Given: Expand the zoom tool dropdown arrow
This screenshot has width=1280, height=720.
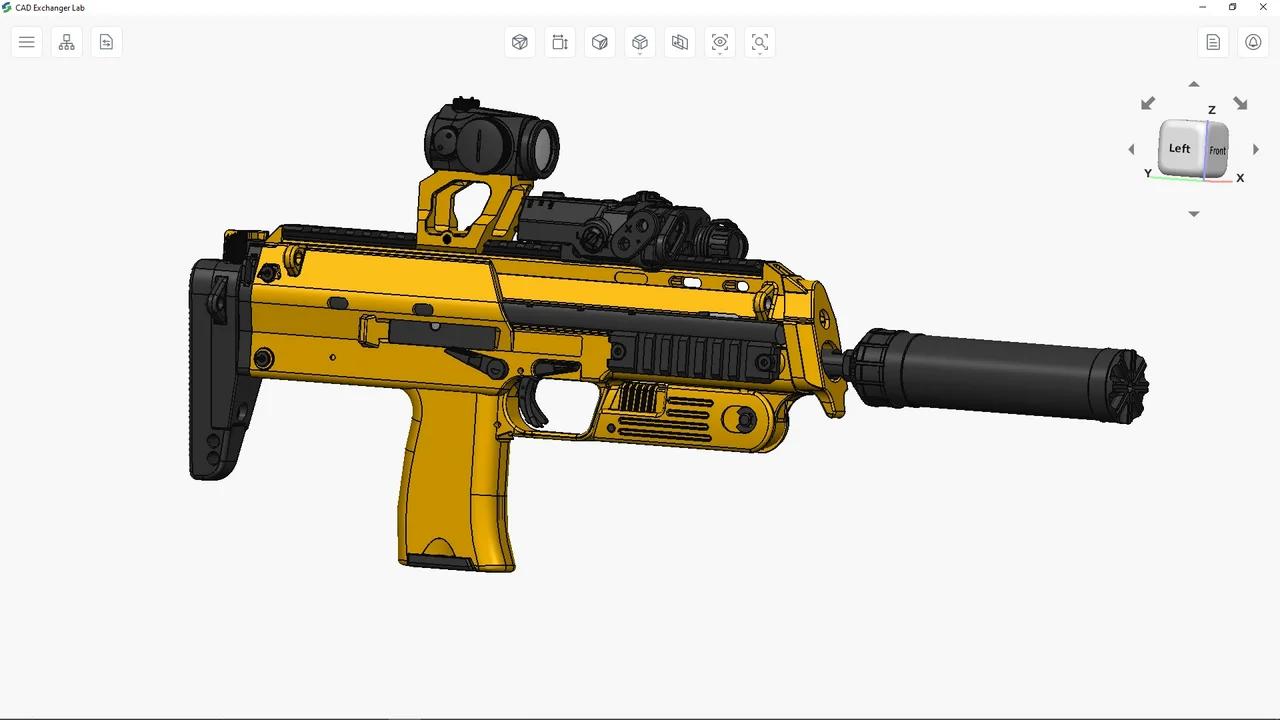Looking at the screenshot, I should tap(760, 53).
